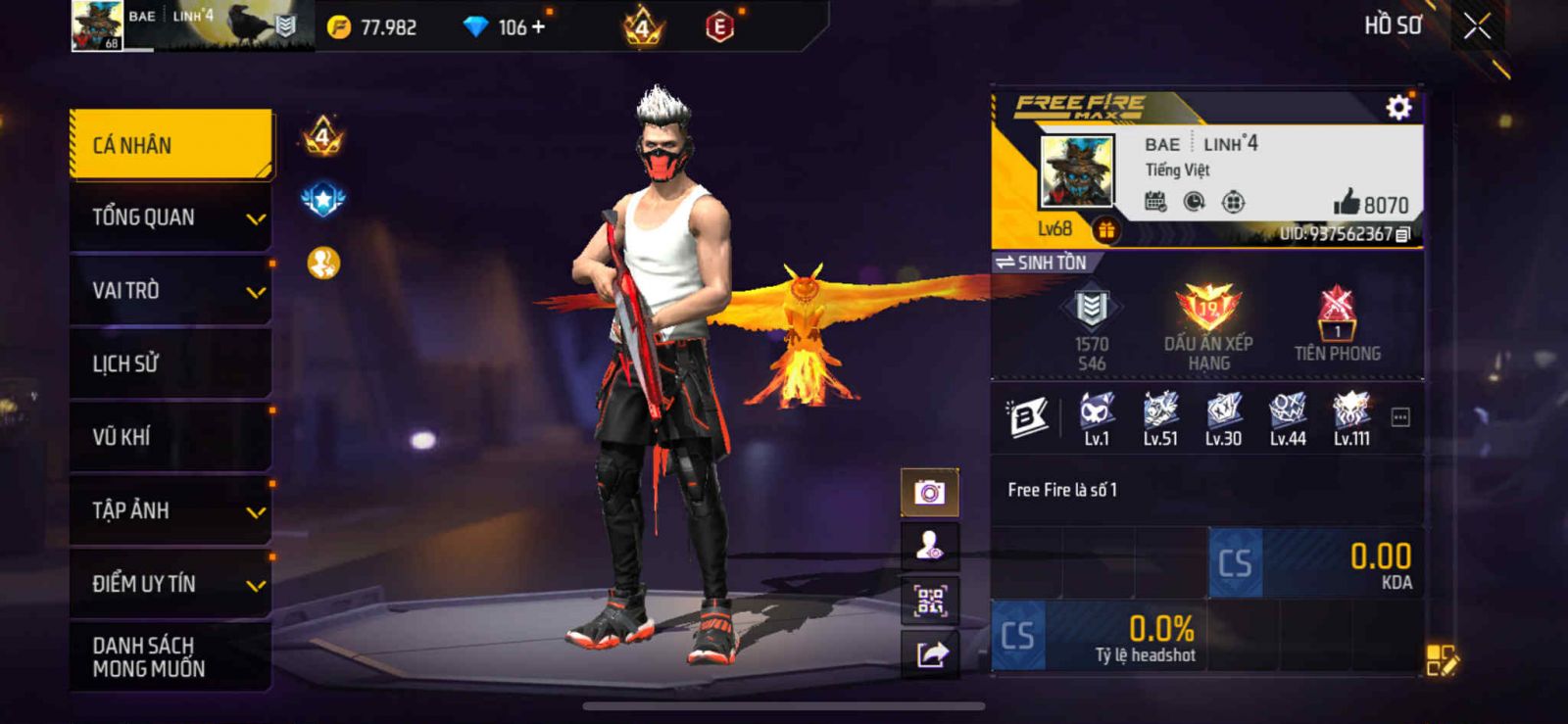Screen dimensions: 1568x724
Task: Like the profile with thumbs-up
Action: point(1347,203)
